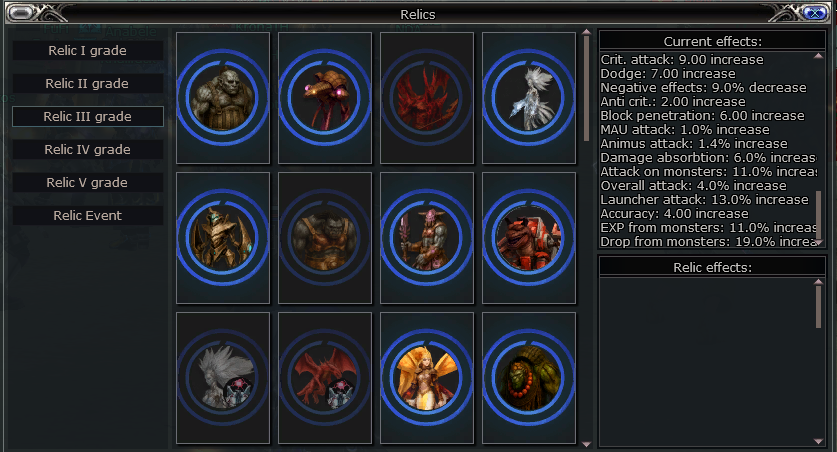This screenshot has height=452, width=837.
Task: Switch to Relic I grade tab
Action: click(88, 50)
